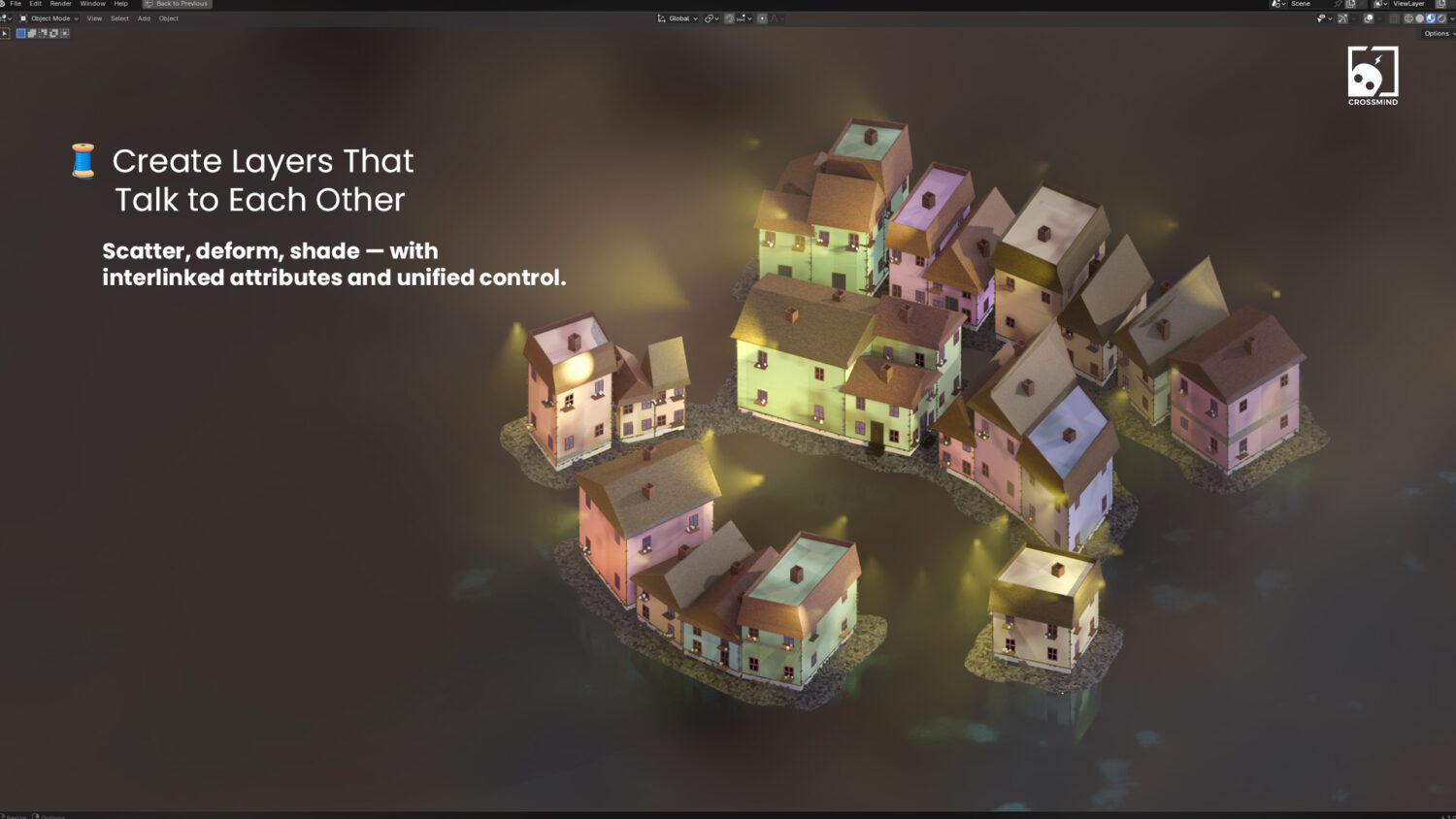Select the Rendered viewport shading icon
The width and height of the screenshot is (1456, 819).
pyautogui.click(x=1440, y=17)
